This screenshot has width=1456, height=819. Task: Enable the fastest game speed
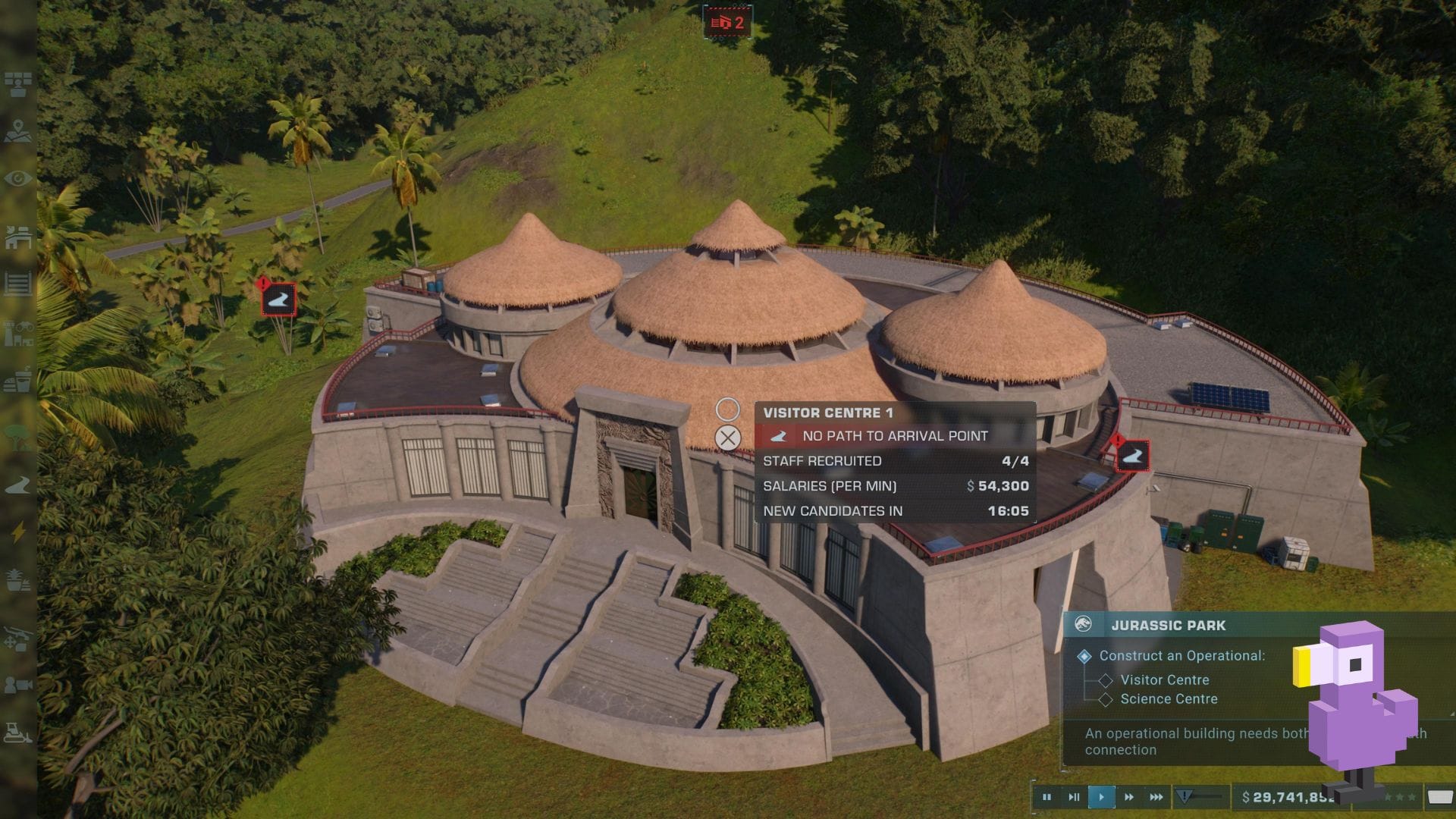click(x=1156, y=796)
